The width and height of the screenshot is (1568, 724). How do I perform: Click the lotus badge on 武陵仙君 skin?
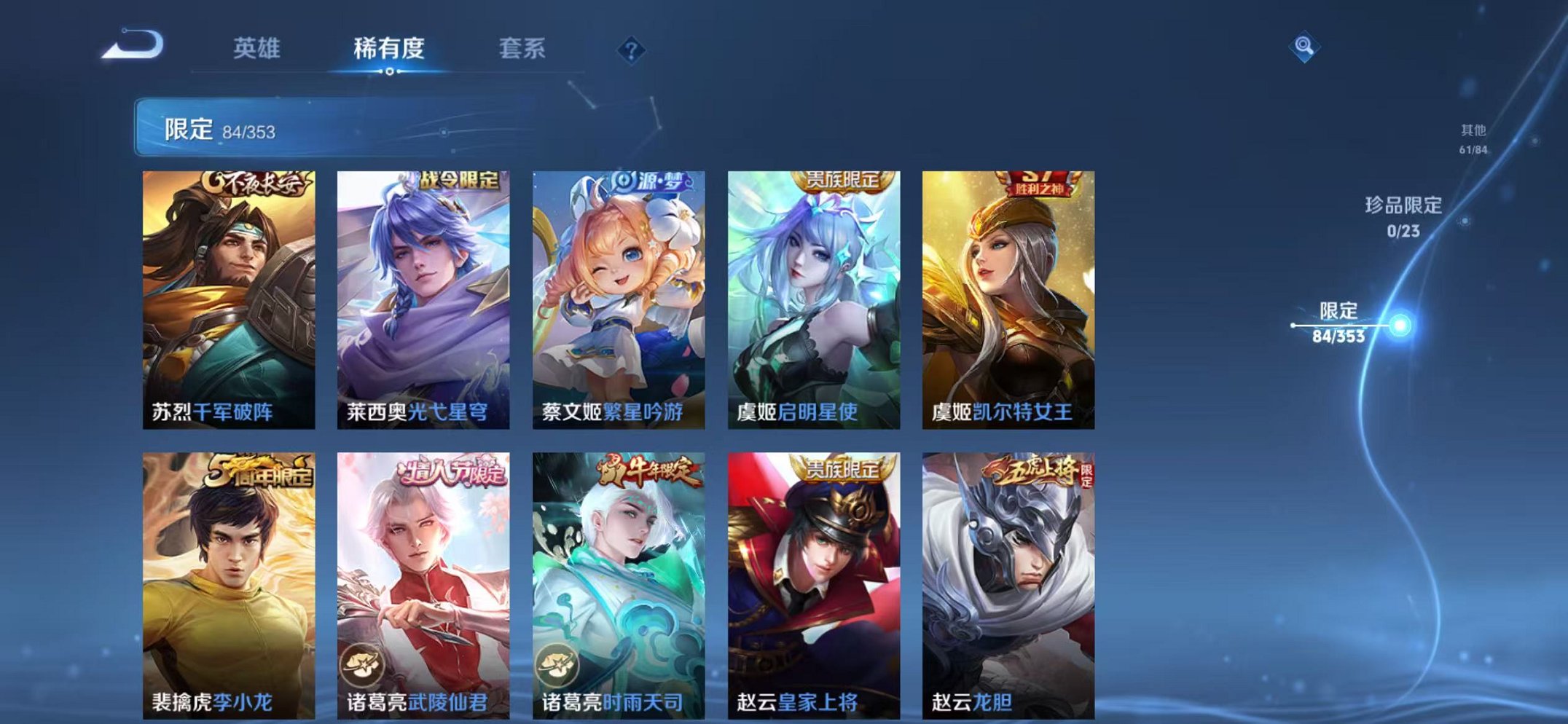362,664
